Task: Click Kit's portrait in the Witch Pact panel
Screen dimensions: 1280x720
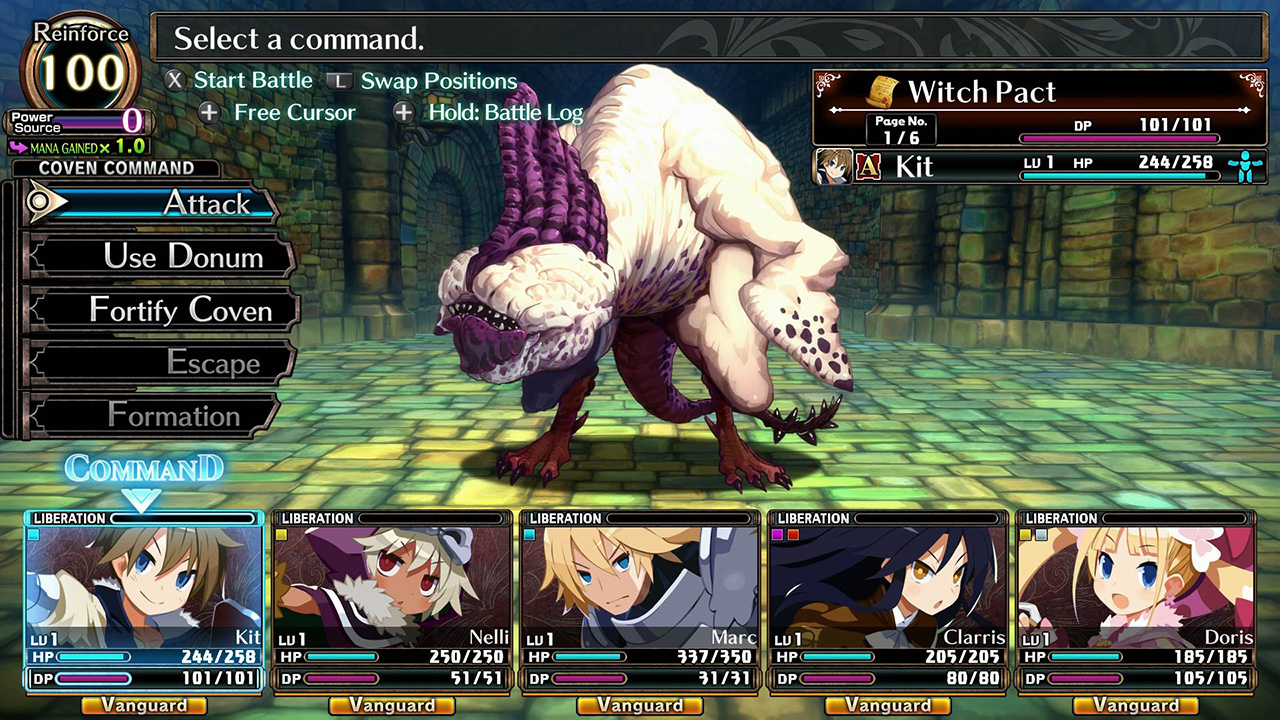Action: pos(832,166)
